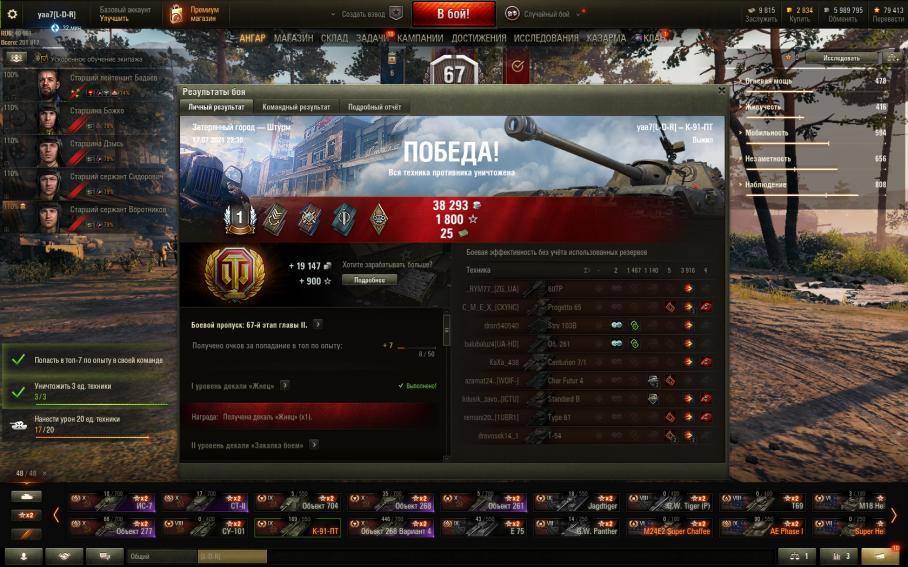Open the settings gear menu
The width and height of the screenshot is (908, 567).
click(13, 14)
